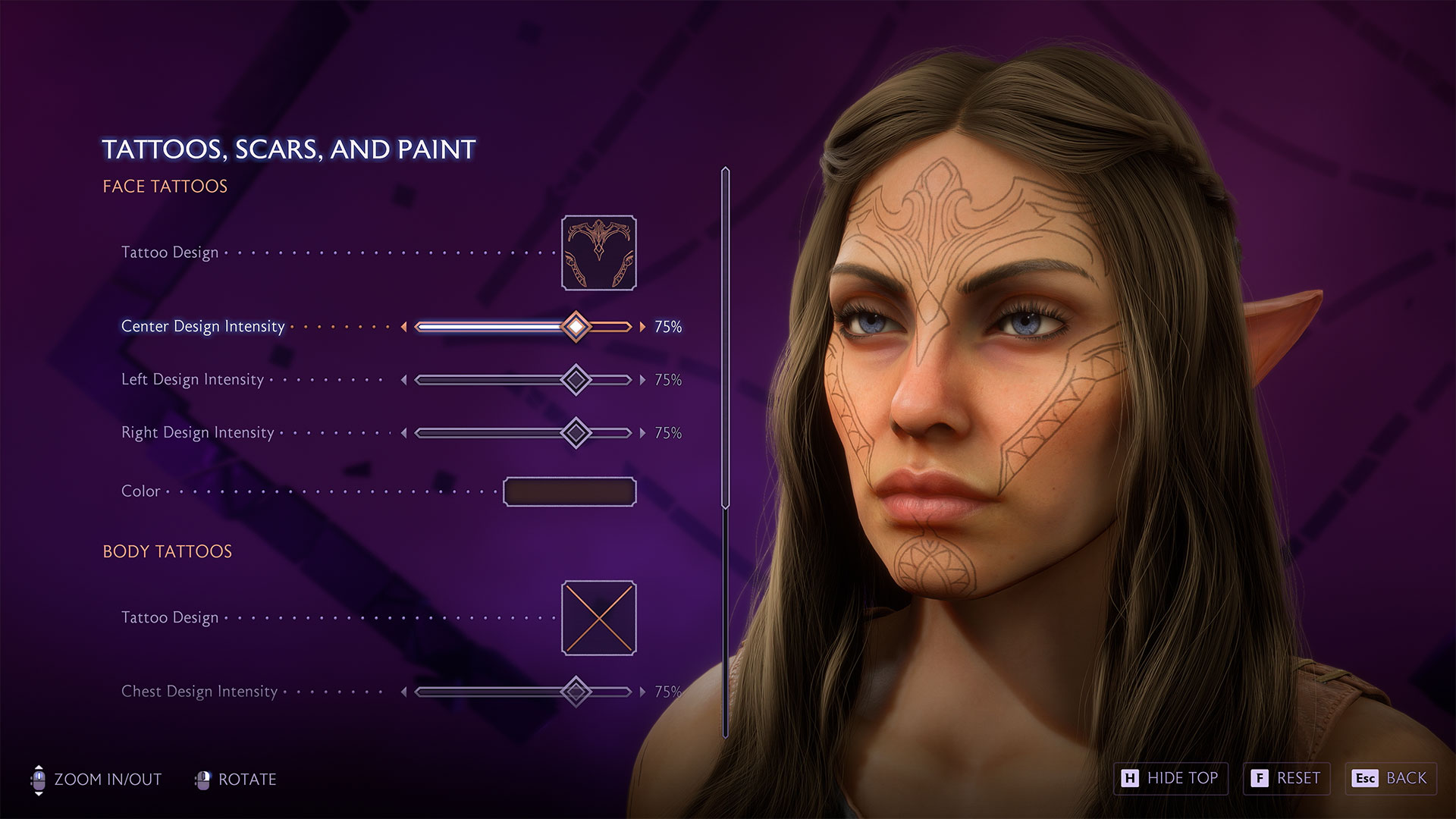The image size is (1456, 819).
Task: Select the Left Design Intensity slider handle
Action: click(578, 379)
